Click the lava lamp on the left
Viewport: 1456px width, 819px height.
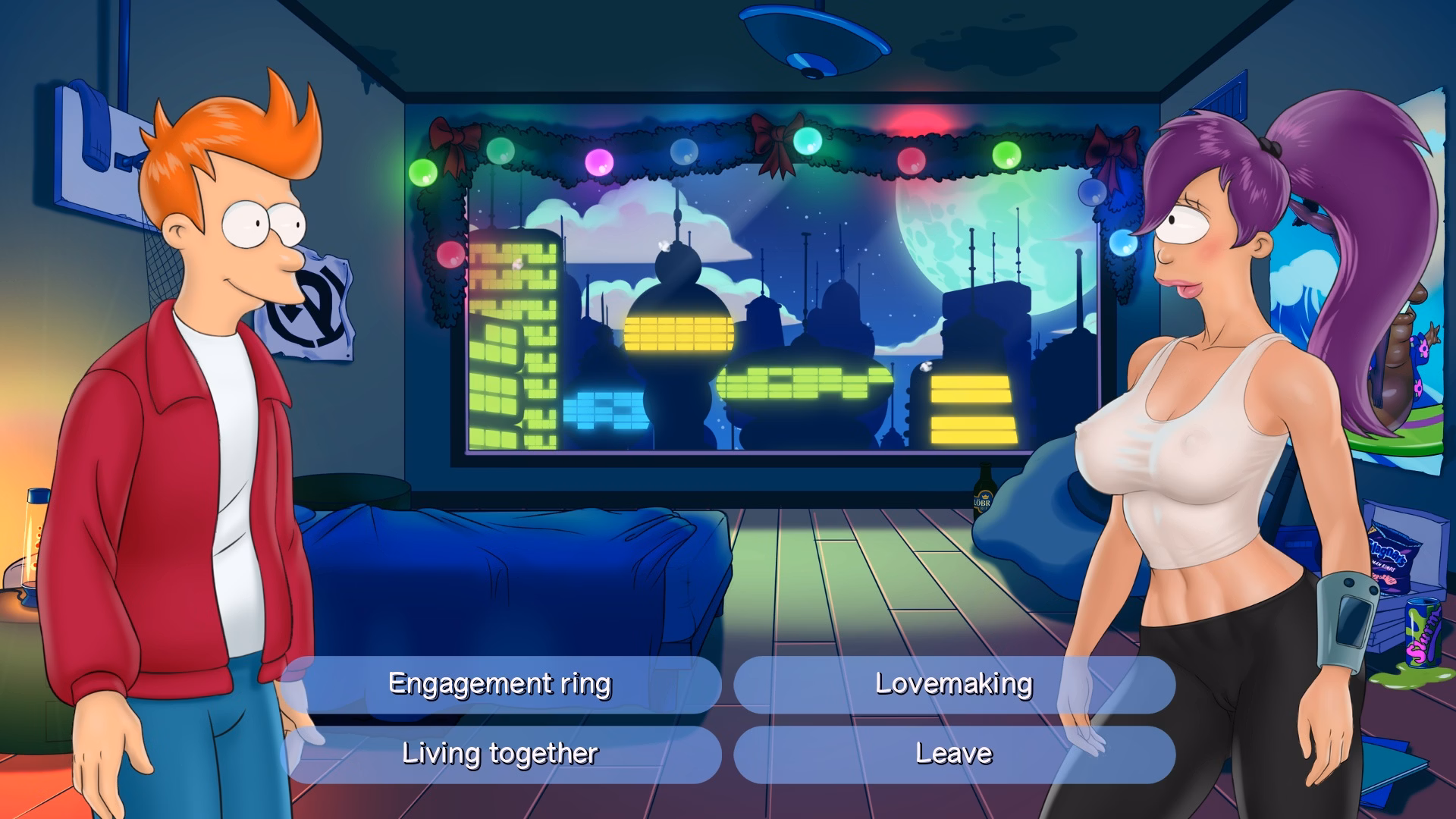32,546
